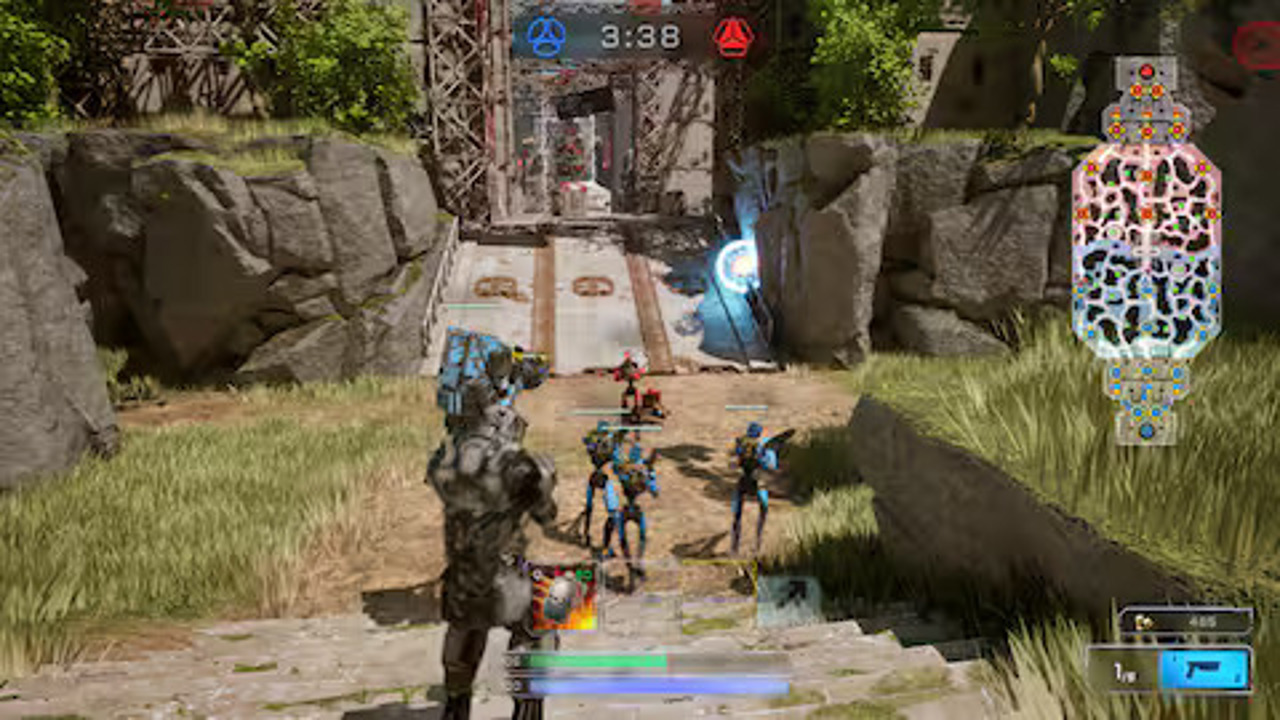Image resolution: width=1280 pixels, height=720 pixels.
Task: Click the battlefield minimap
Action: pos(1146,250)
